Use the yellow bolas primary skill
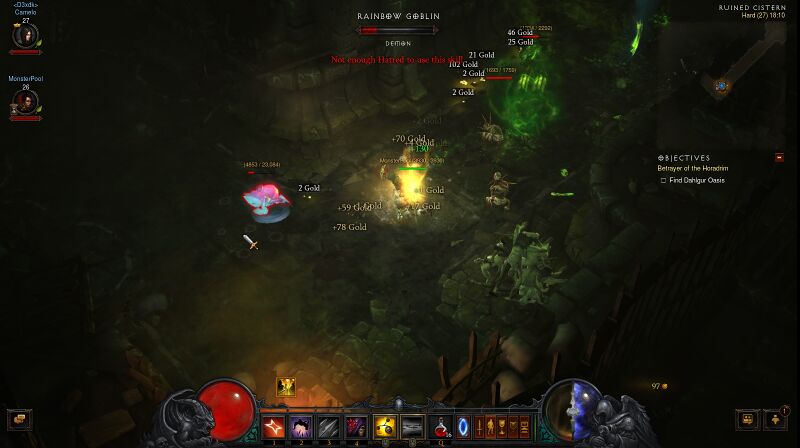 tap(385, 427)
